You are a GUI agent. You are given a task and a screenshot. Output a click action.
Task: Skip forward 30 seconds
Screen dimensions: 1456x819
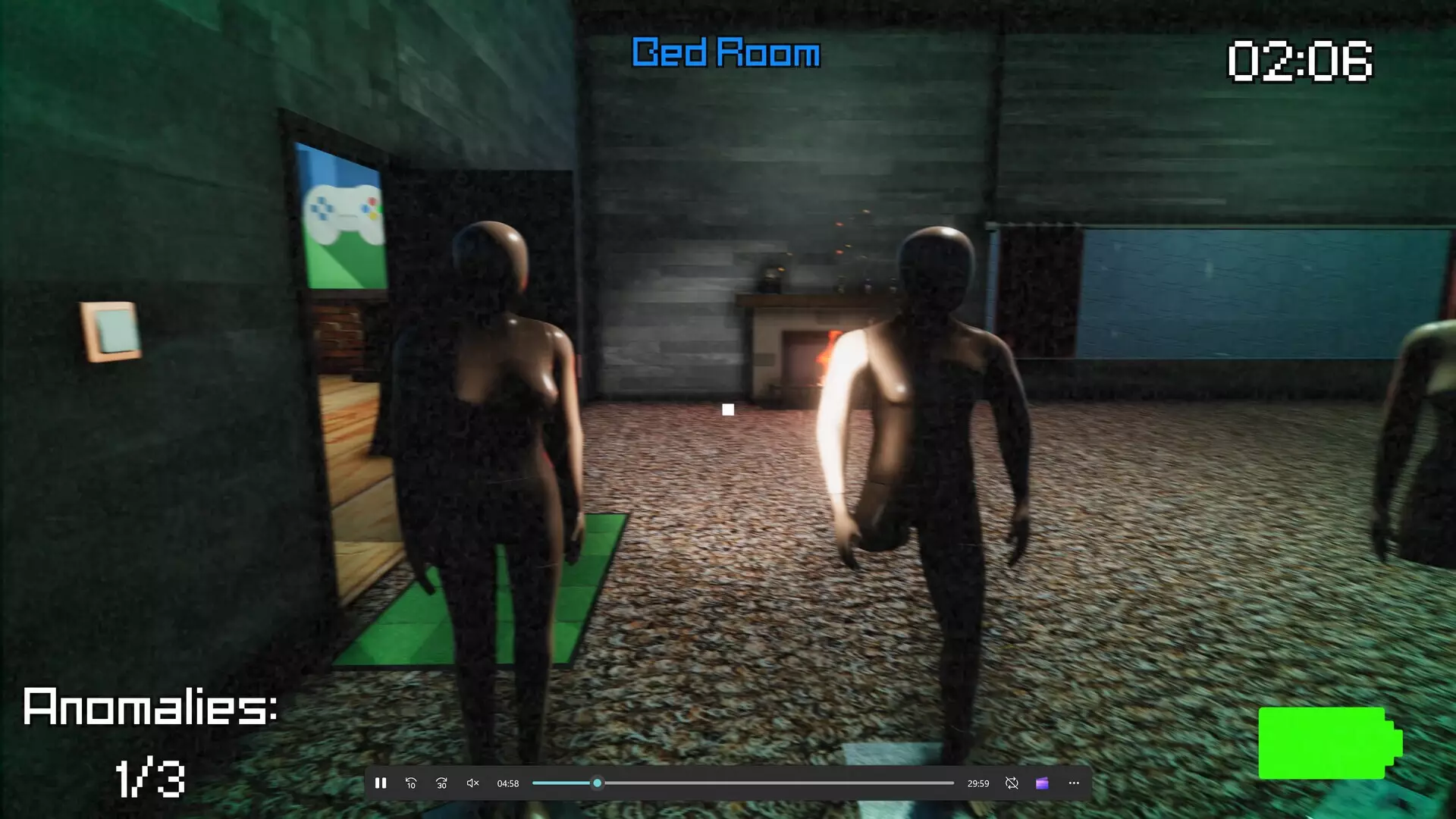click(441, 783)
